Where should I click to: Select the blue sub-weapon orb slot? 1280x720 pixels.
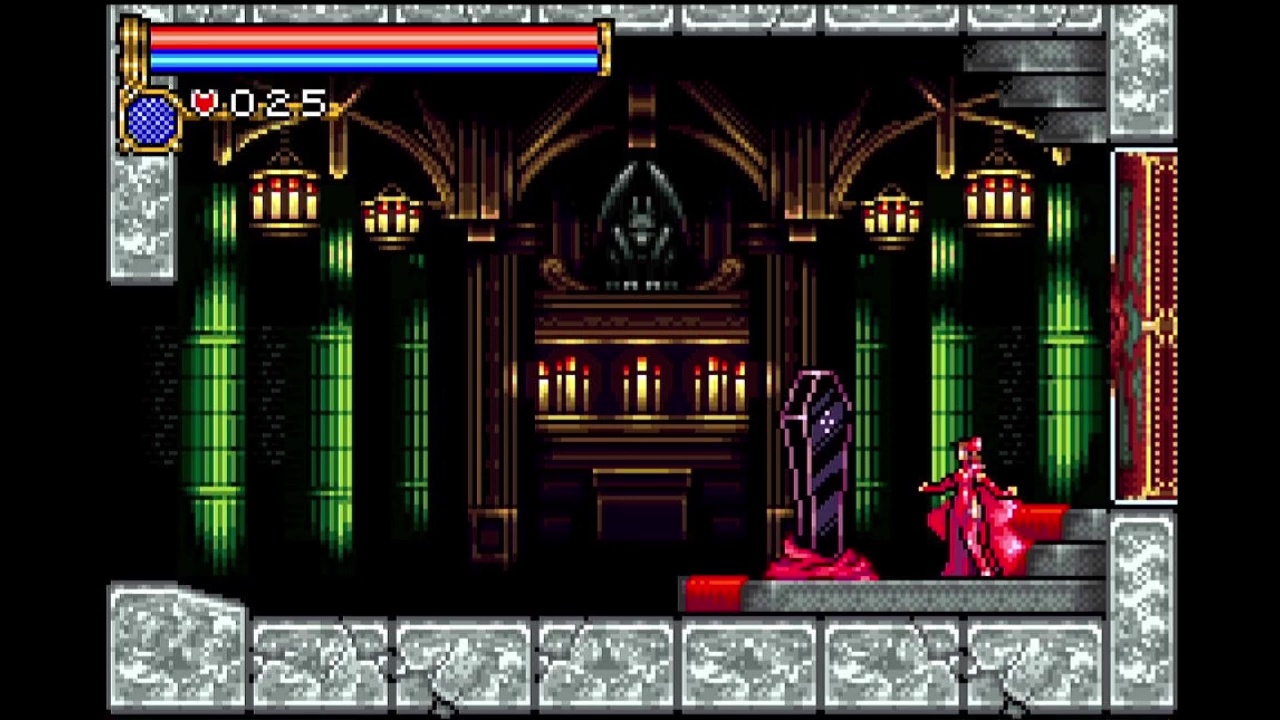click(x=152, y=120)
